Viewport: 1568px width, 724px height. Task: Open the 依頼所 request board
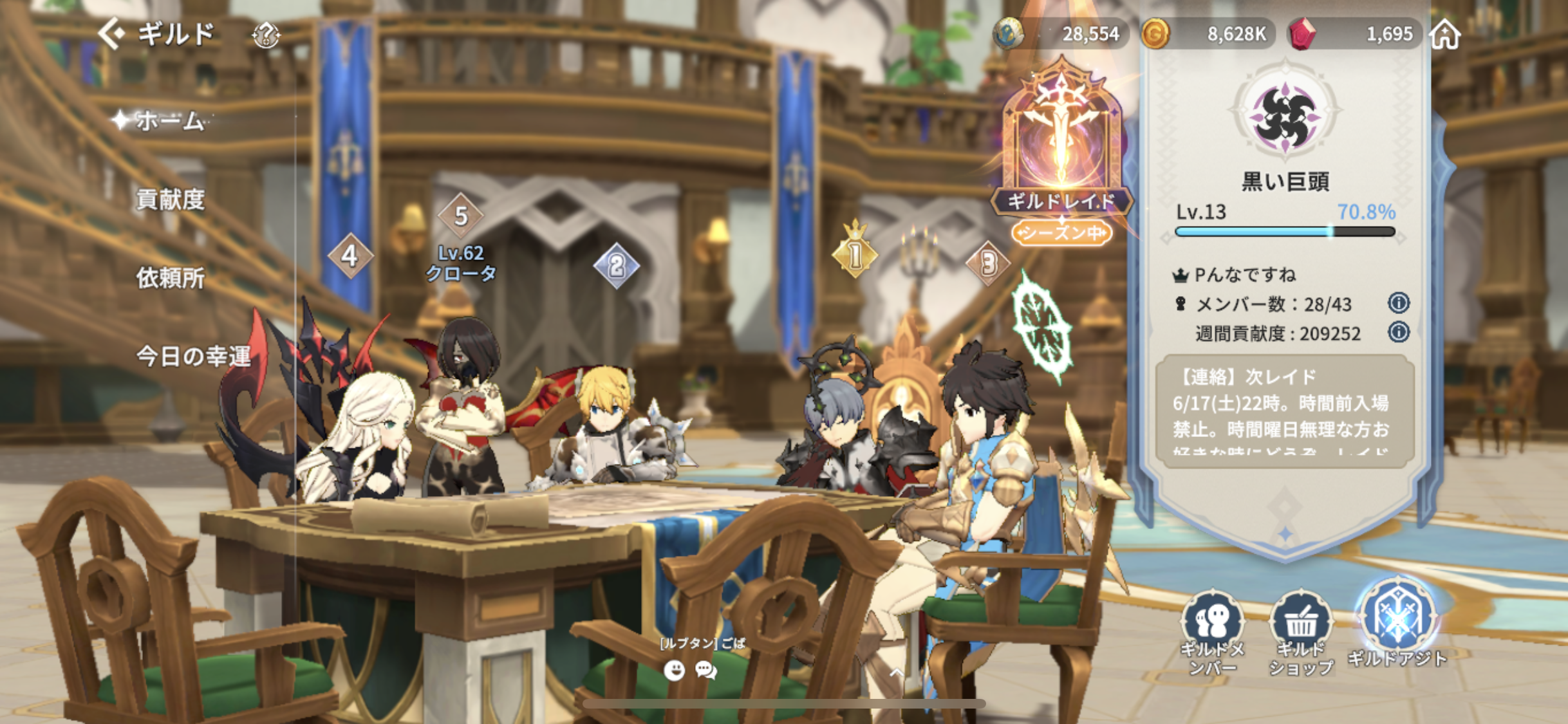click(x=170, y=278)
